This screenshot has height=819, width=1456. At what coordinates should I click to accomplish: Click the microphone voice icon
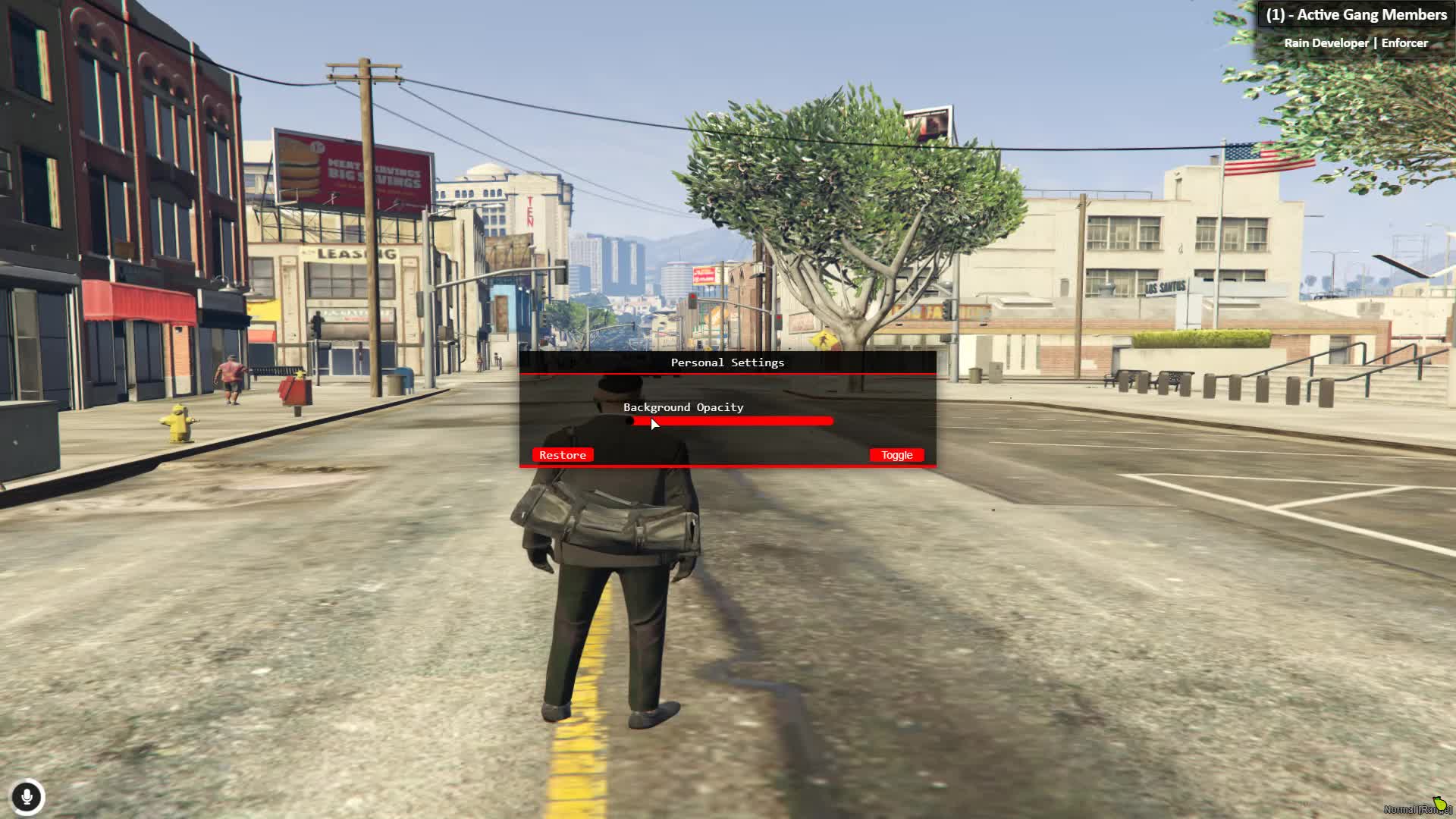click(27, 797)
